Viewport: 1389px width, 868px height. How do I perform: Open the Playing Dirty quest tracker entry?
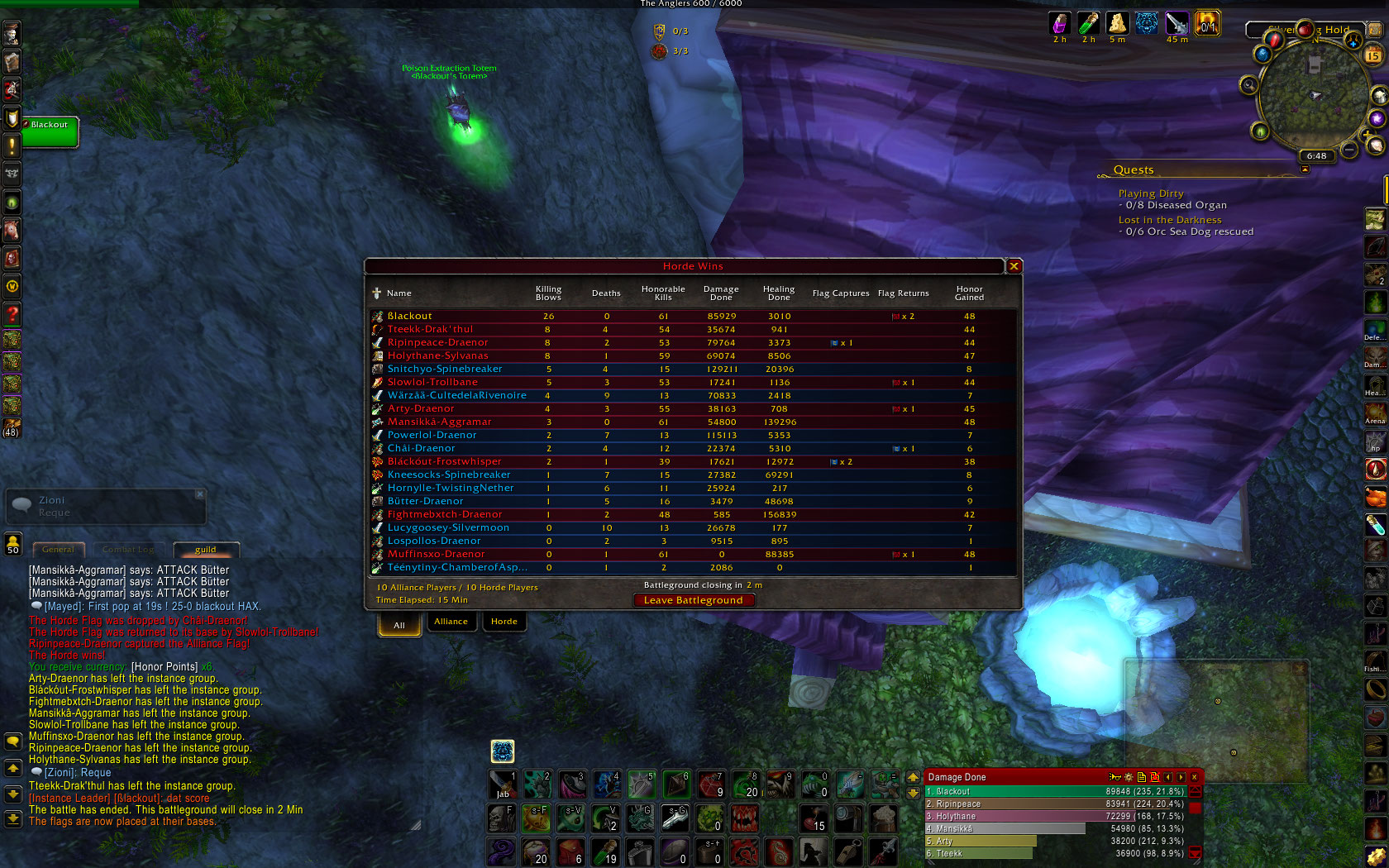point(1151,193)
